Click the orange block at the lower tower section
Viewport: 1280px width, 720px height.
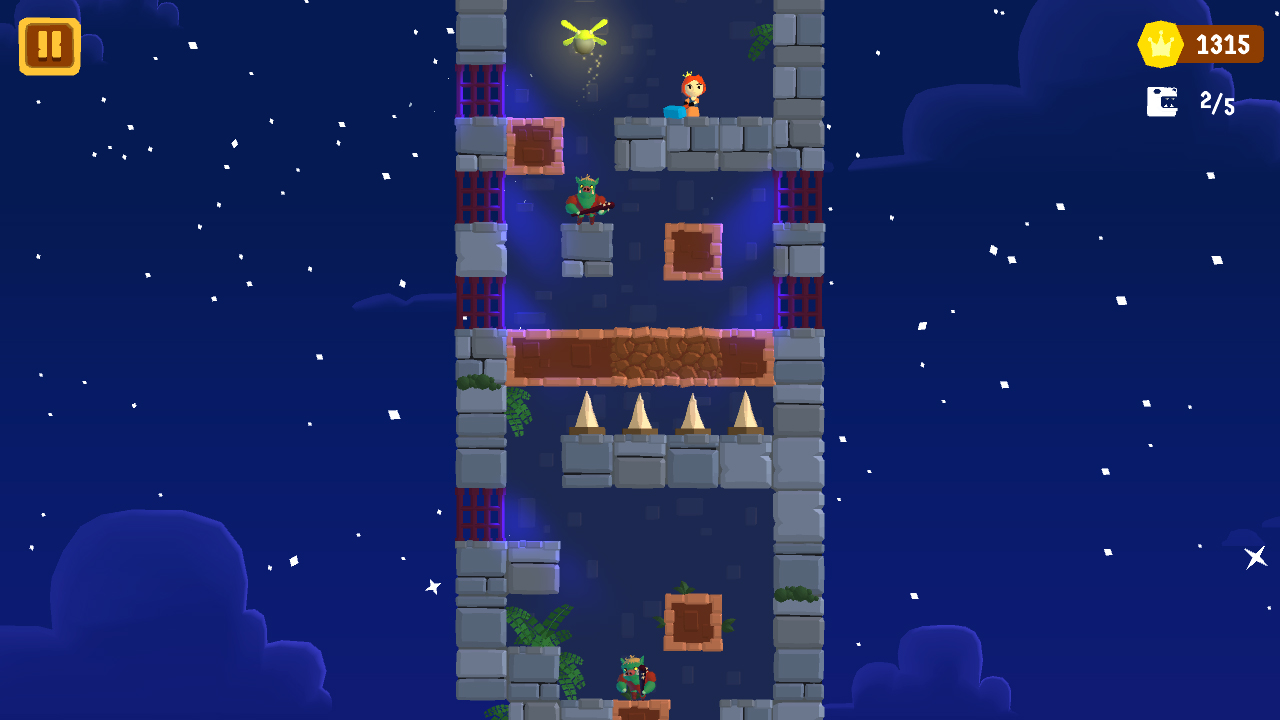(x=692, y=620)
